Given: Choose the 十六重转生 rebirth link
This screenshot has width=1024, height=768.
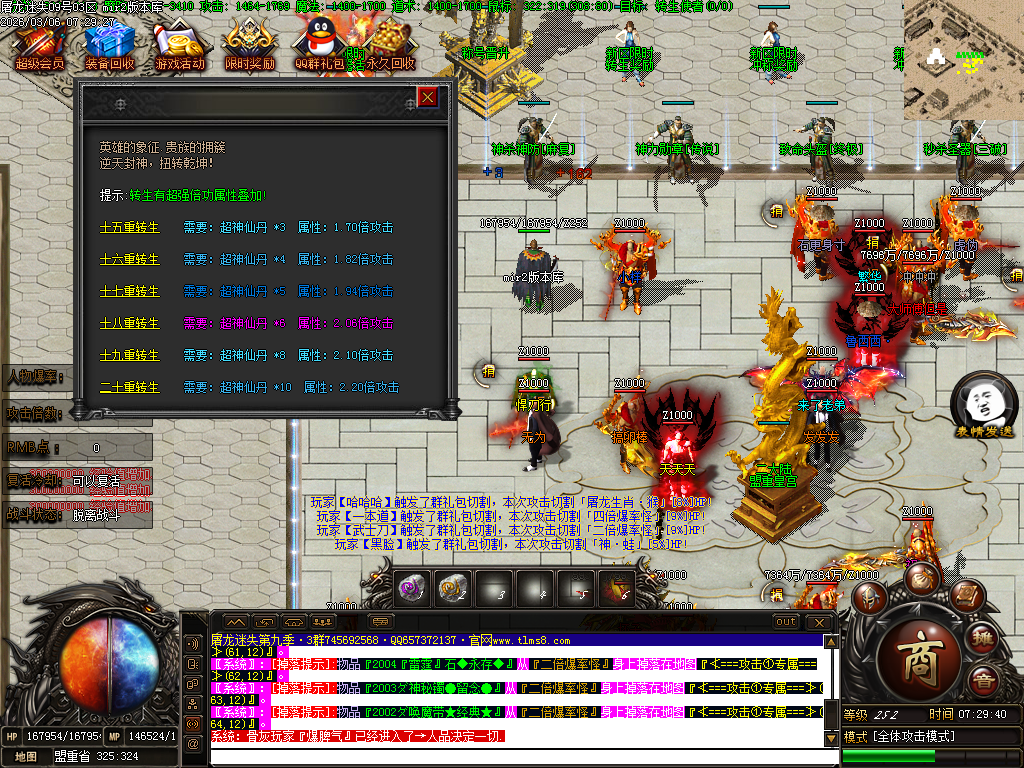Looking at the screenshot, I should (129, 259).
